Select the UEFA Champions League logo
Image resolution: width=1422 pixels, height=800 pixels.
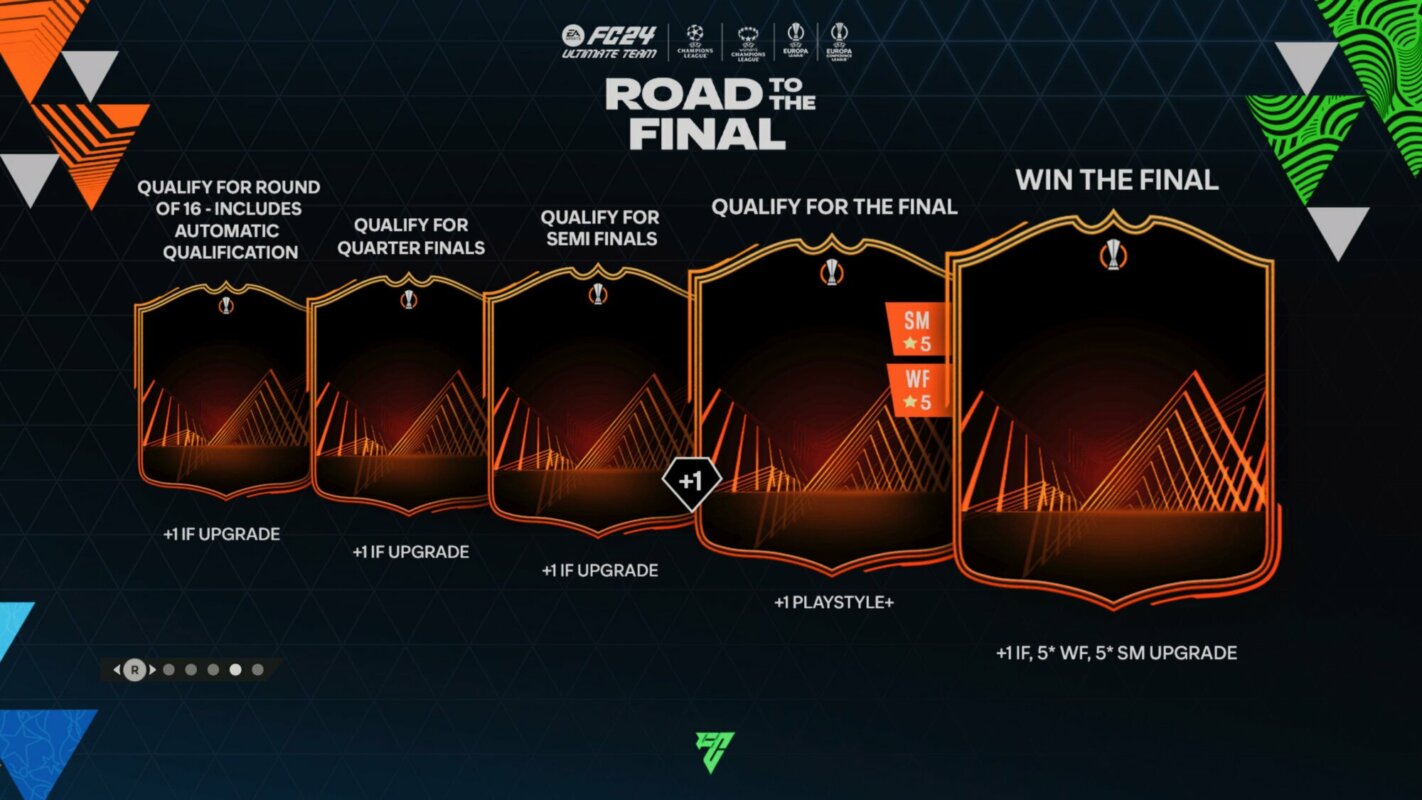pyautogui.click(x=696, y=40)
